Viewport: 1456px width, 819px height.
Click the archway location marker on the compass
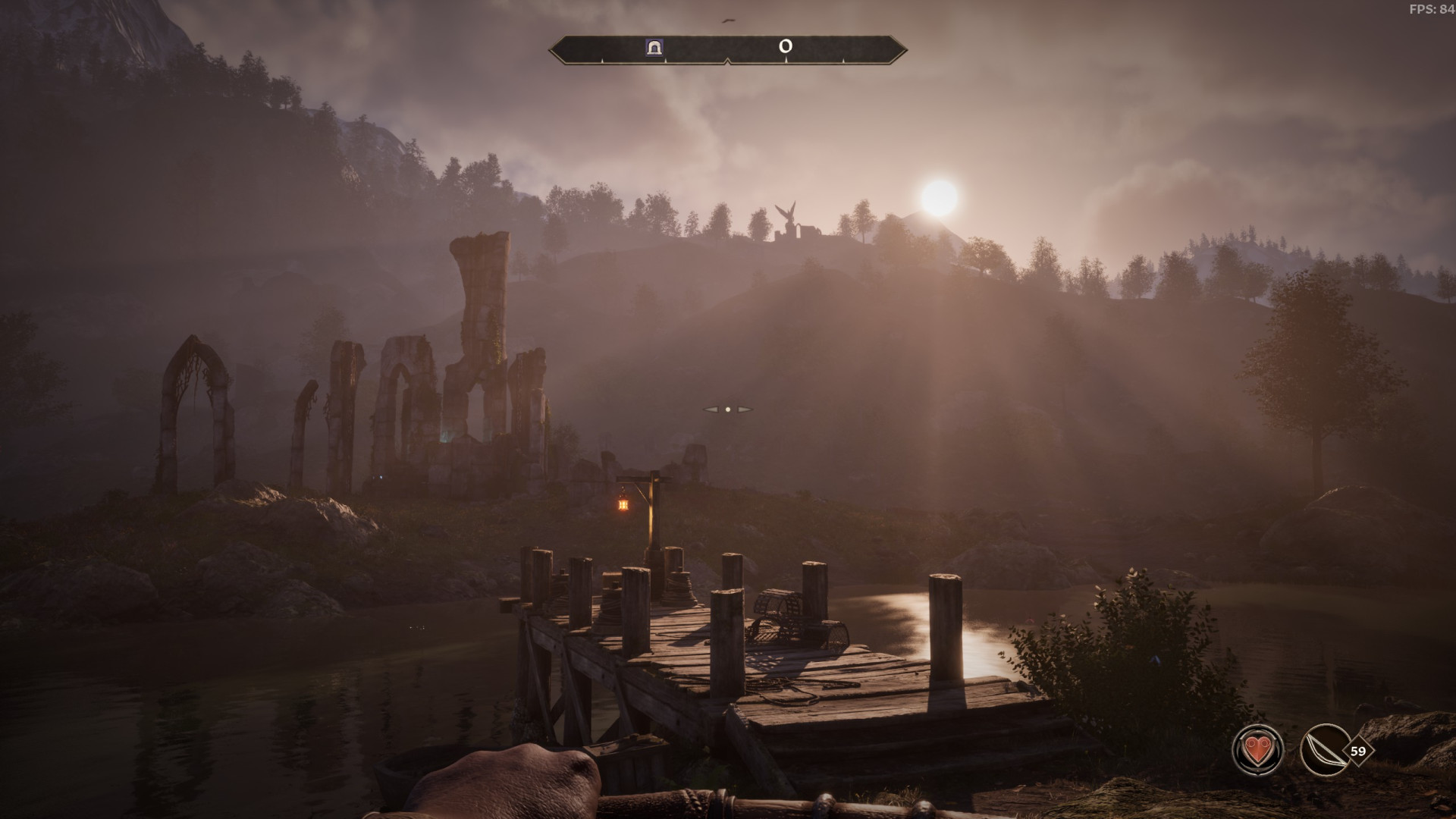pyautogui.click(x=654, y=48)
